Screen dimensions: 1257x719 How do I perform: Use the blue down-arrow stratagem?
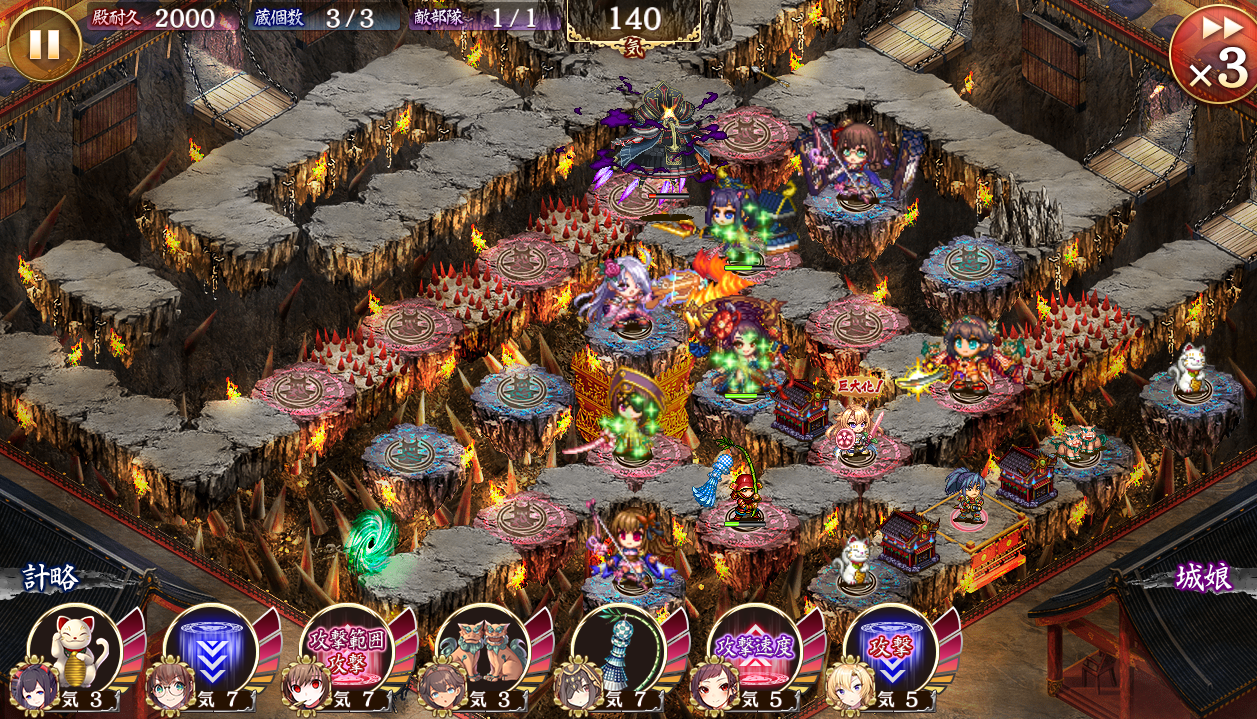point(210,650)
